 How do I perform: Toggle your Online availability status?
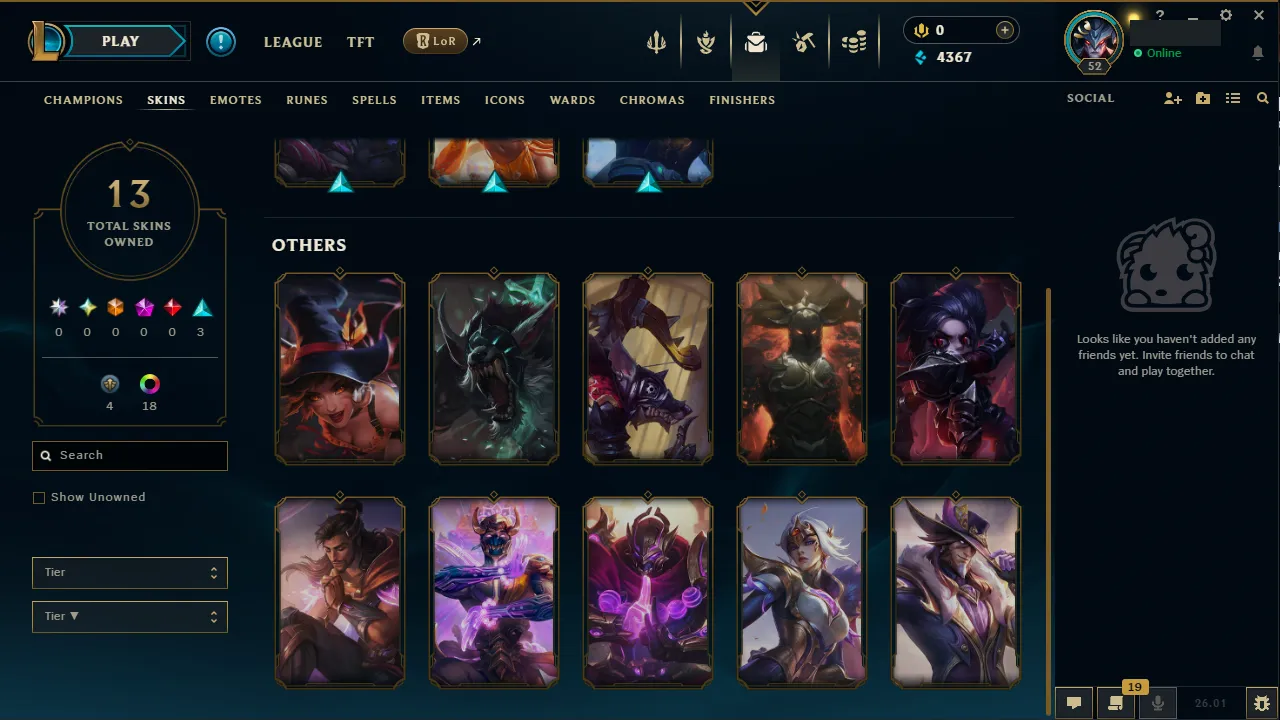pos(1160,53)
